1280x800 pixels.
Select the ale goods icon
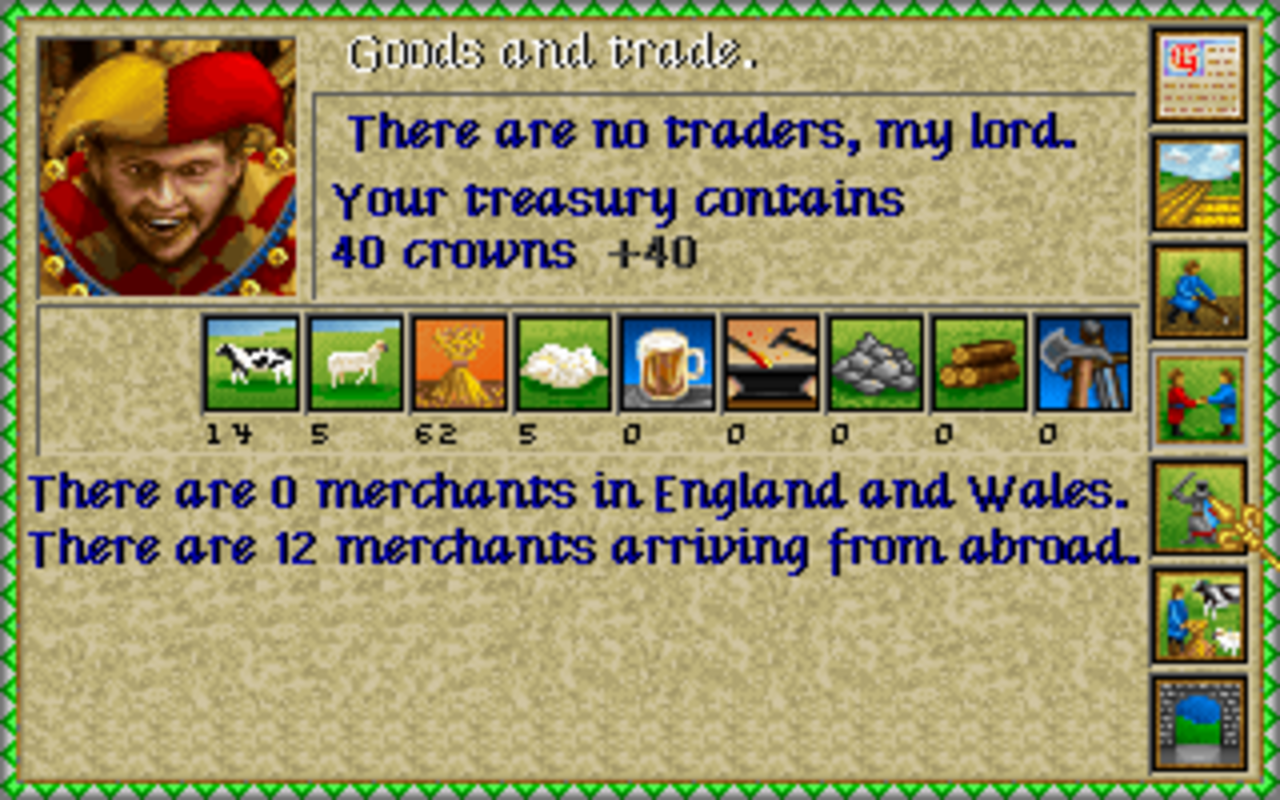point(666,364)
